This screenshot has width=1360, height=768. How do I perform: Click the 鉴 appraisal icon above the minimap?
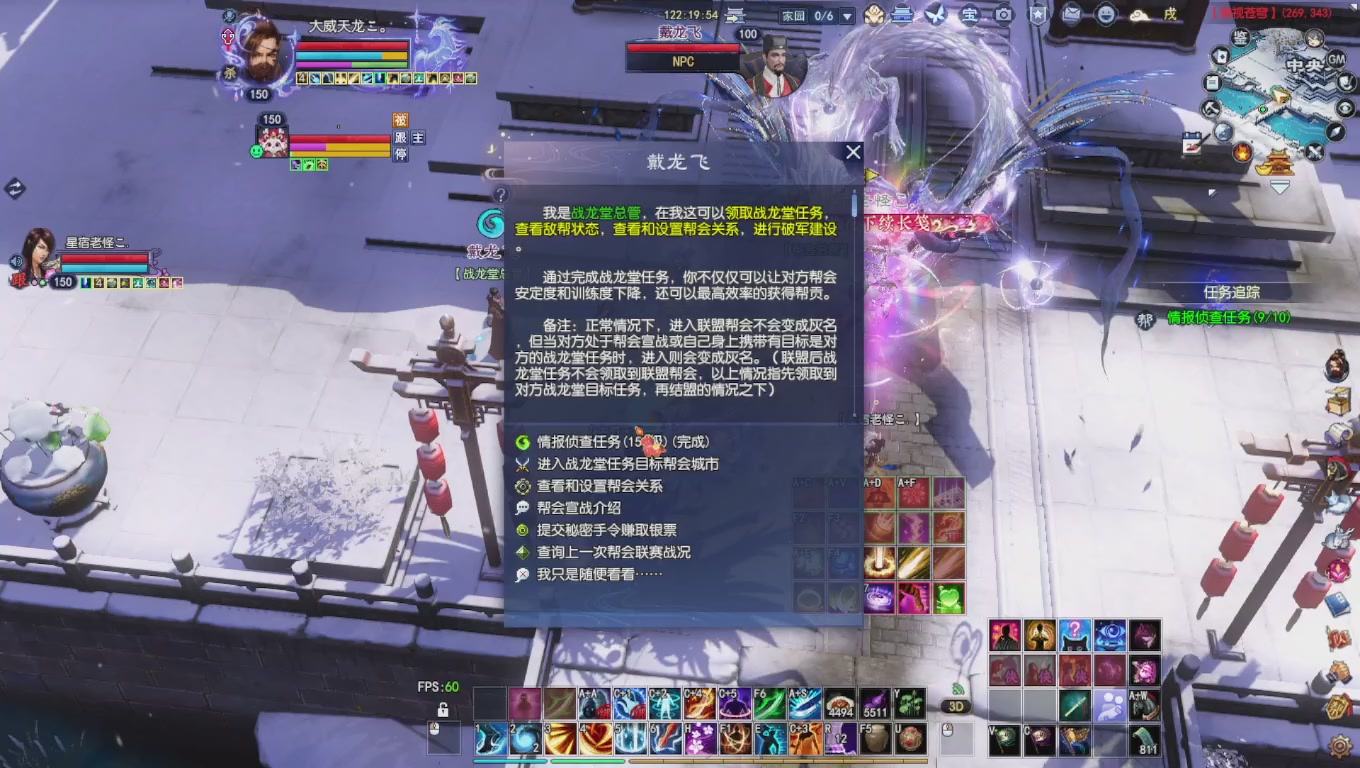1239,38
